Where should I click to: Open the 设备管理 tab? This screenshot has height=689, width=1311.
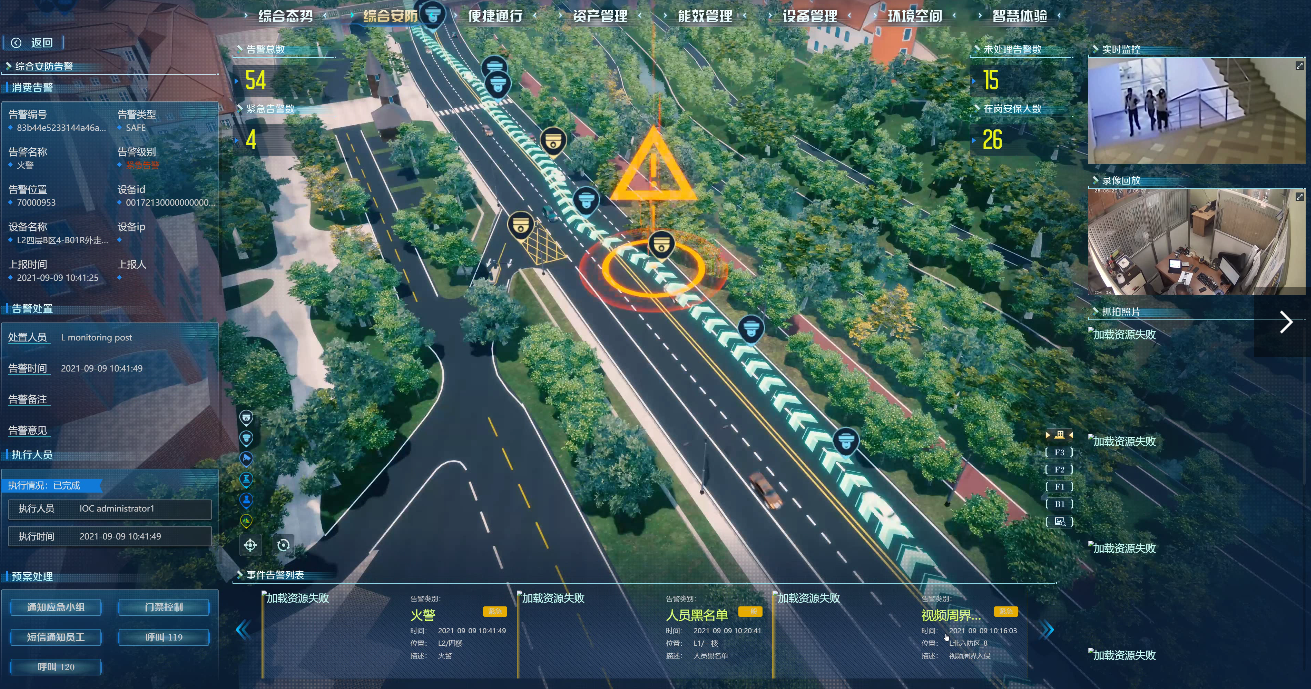pos(810,16)
